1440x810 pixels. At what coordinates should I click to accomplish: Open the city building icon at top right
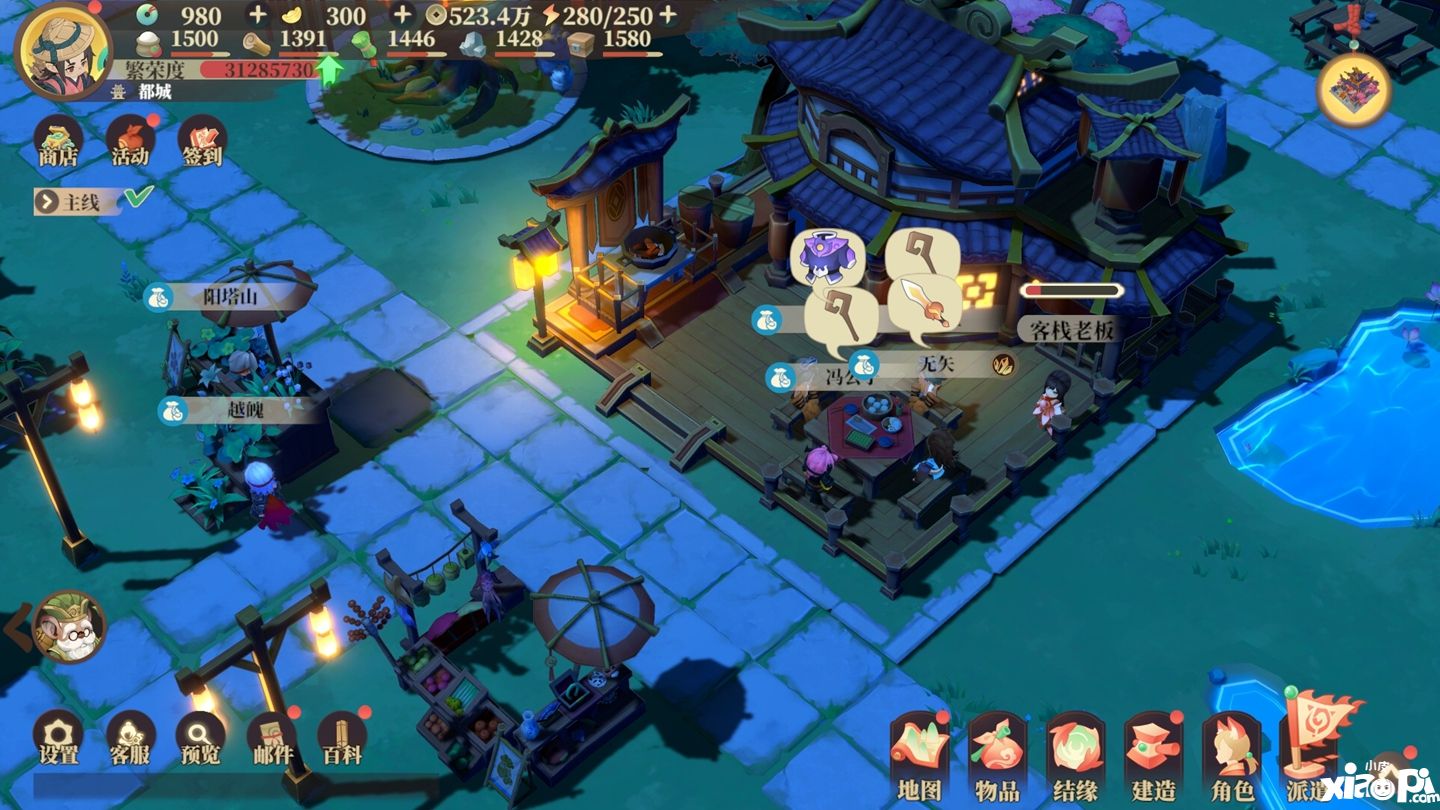pyautogui.click(x=1354, y=90)
